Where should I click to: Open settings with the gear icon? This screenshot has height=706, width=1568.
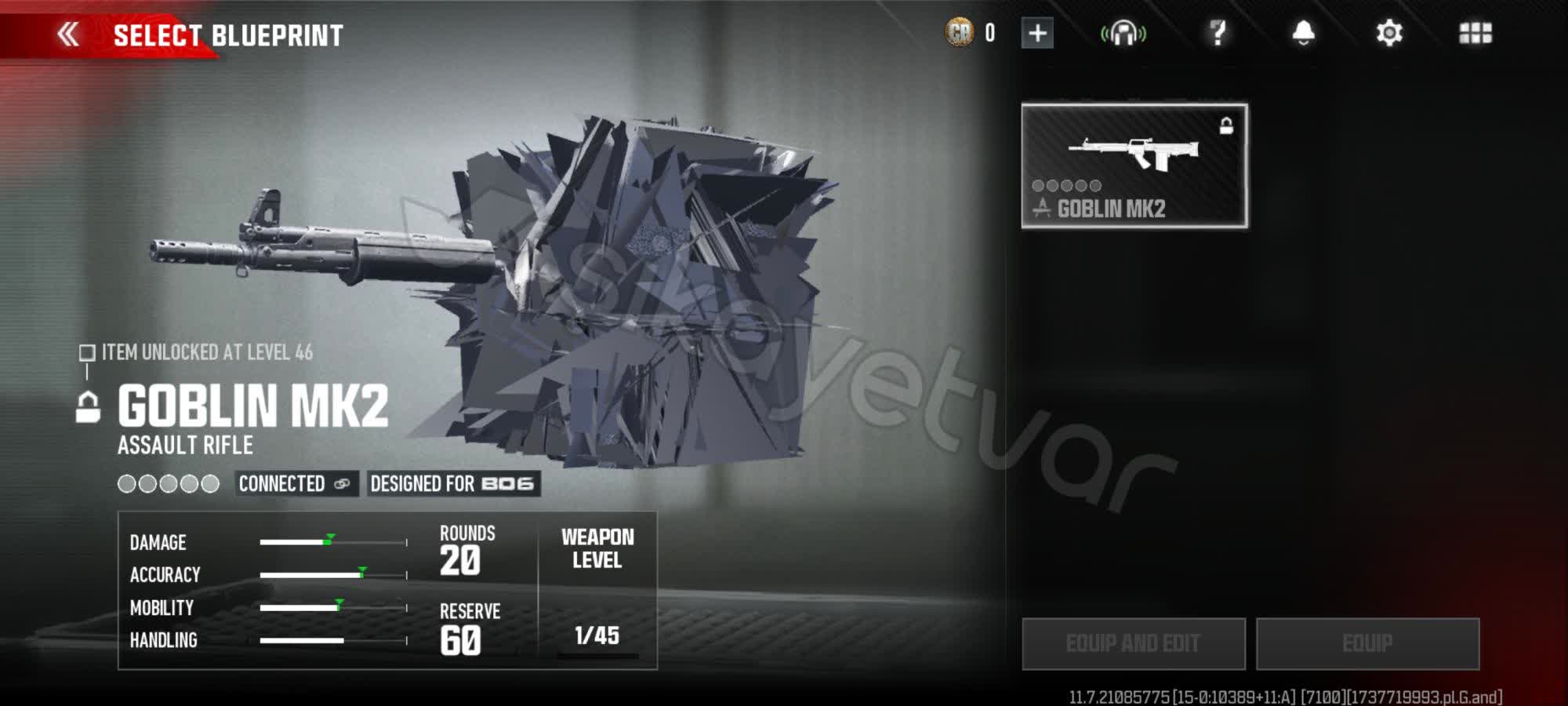(1388, 34)
